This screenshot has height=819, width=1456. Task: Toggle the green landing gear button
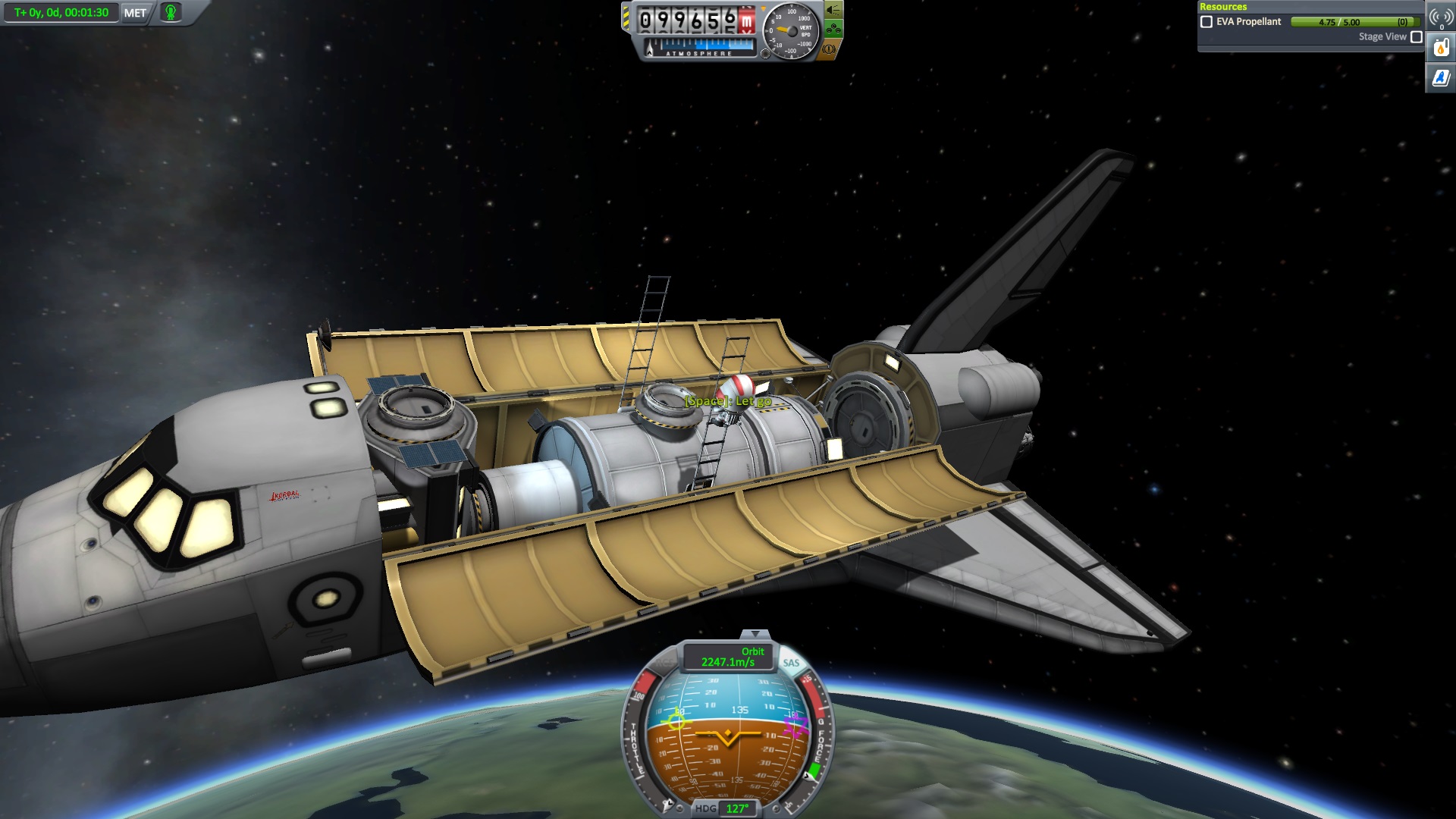(833, 30)
